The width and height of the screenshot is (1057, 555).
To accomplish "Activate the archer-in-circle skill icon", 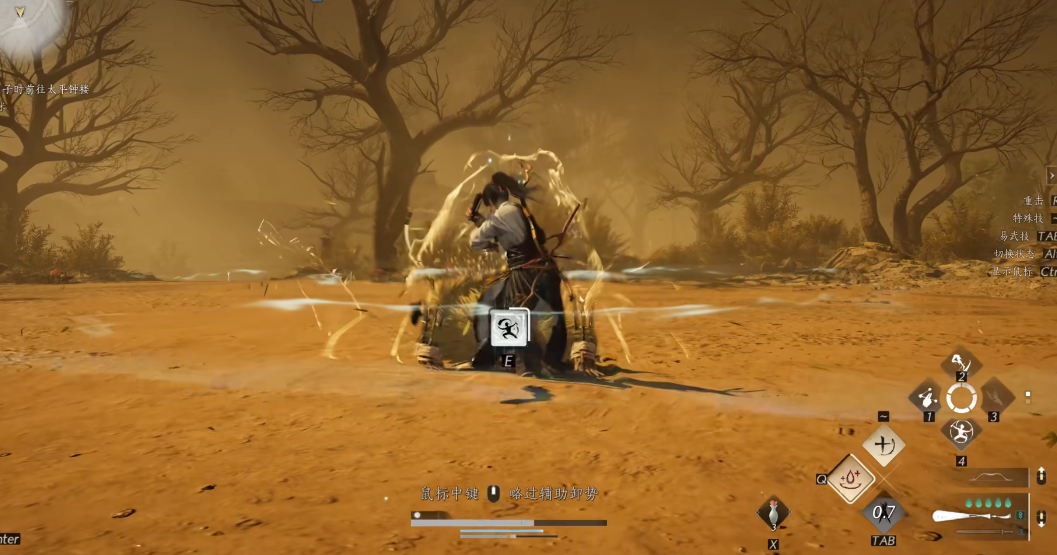I will click(961, 432).
